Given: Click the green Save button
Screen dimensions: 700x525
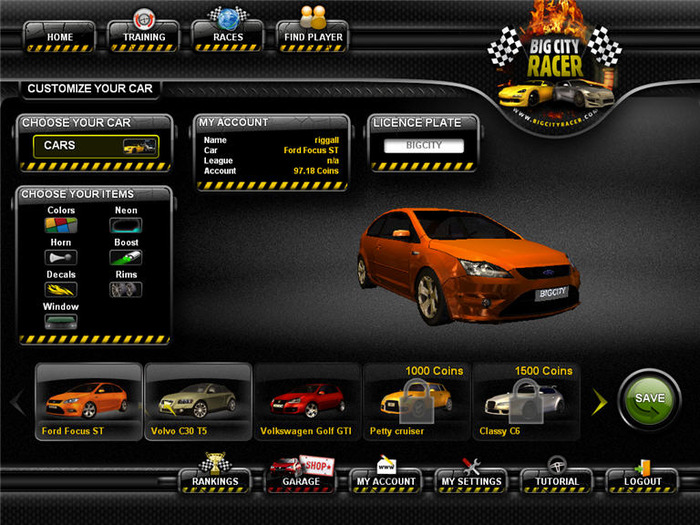Looking at the screenshot, I should click(649, 399).
